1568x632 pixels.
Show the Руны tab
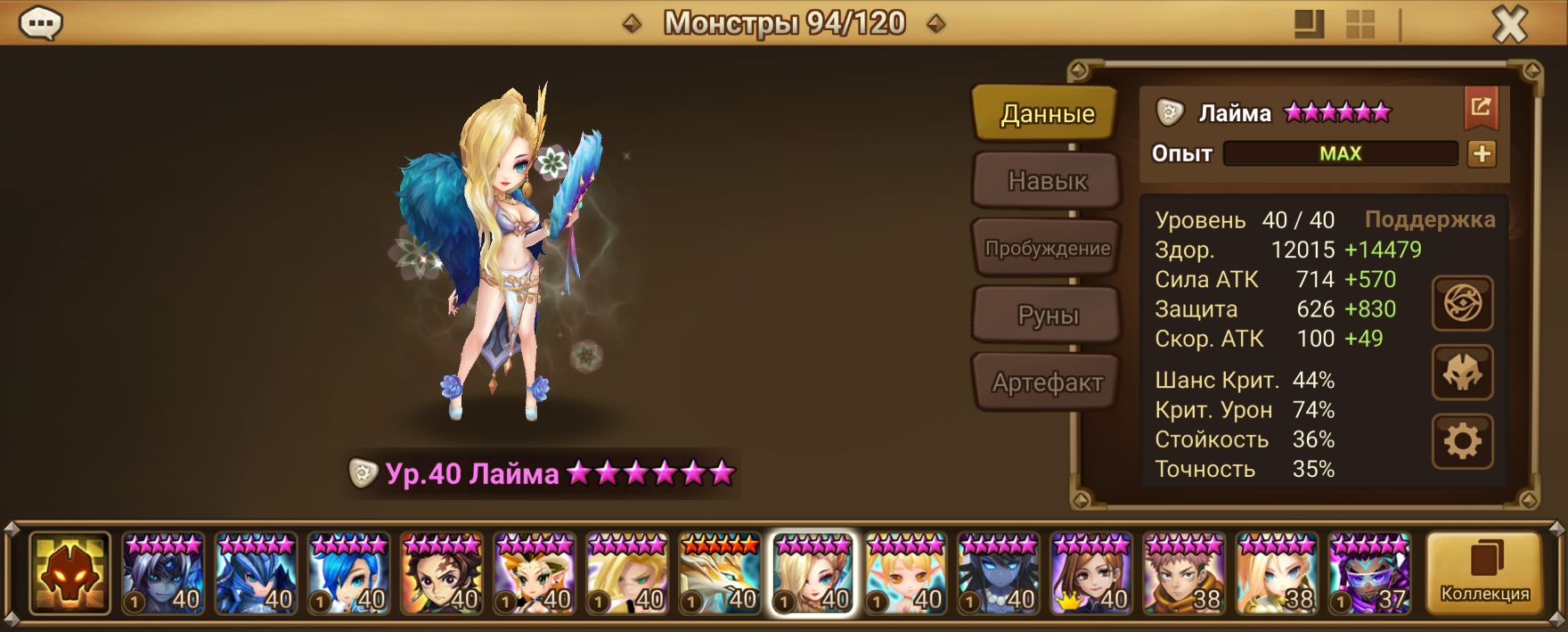pos(1046,316)
